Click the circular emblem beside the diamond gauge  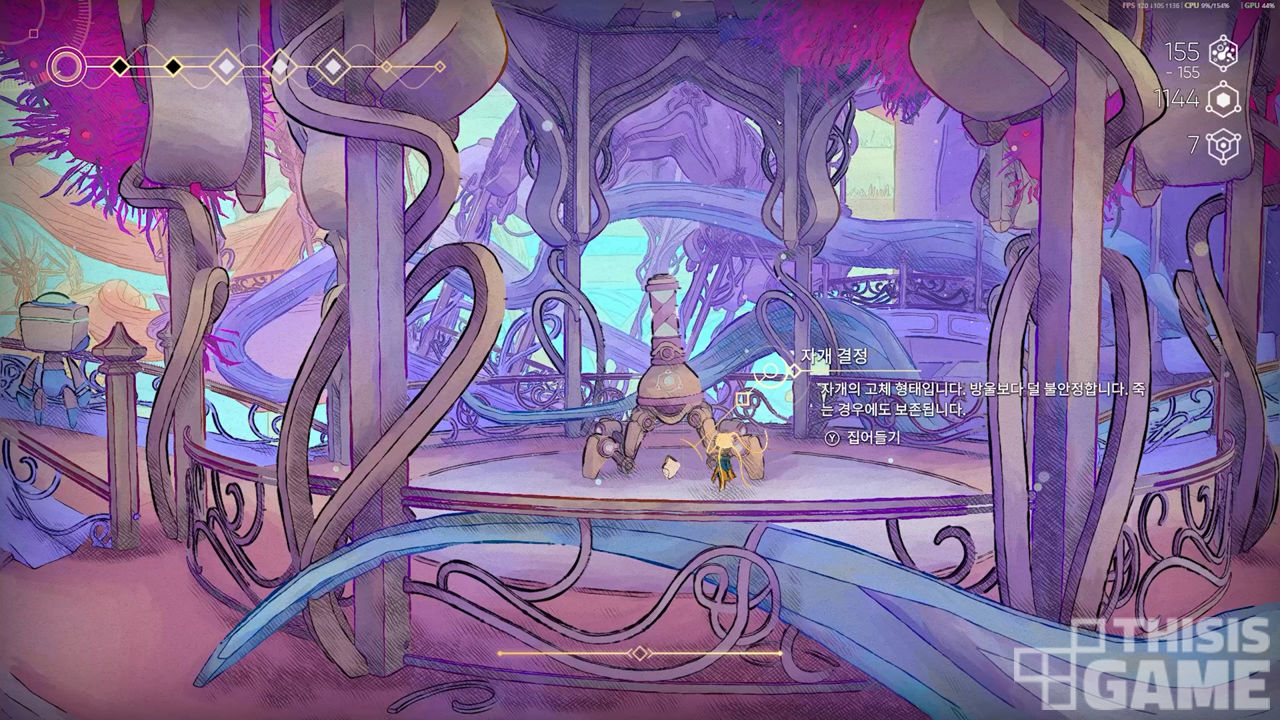(67, 68)
